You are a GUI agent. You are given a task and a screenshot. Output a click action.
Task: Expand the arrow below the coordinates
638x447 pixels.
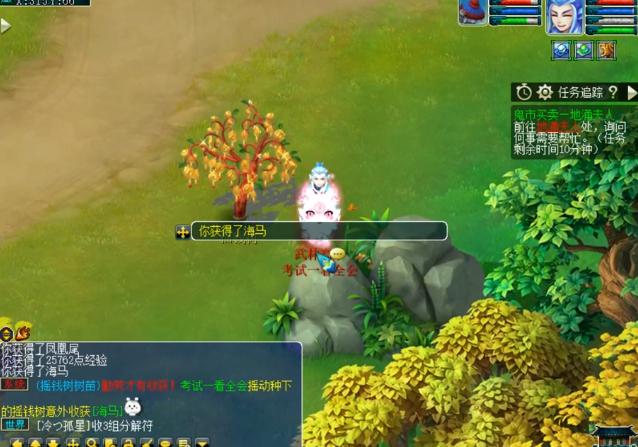tap(6, 26)
